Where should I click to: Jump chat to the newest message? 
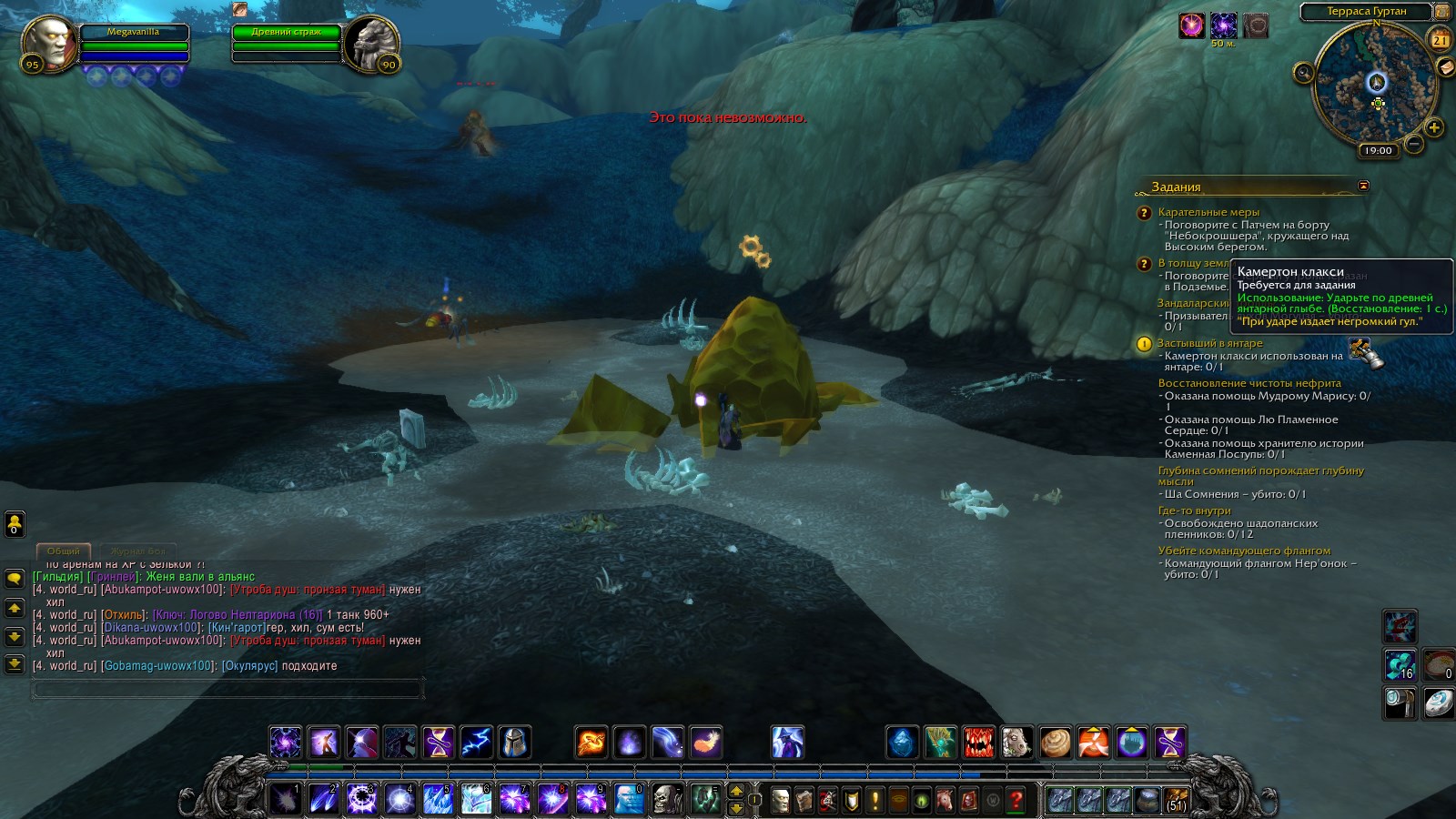(x=15, y=664)
